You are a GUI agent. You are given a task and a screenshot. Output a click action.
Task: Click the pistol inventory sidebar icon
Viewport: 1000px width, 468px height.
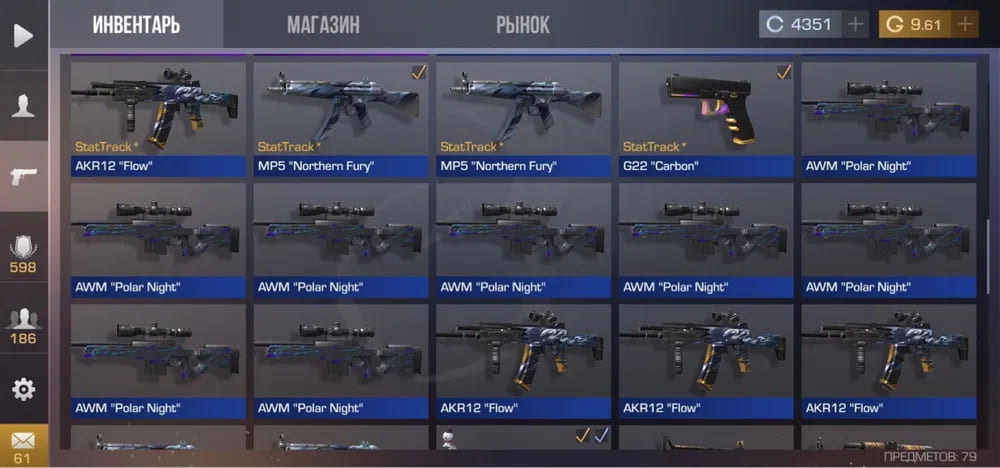pyautogui.click(x=23, y=177)
